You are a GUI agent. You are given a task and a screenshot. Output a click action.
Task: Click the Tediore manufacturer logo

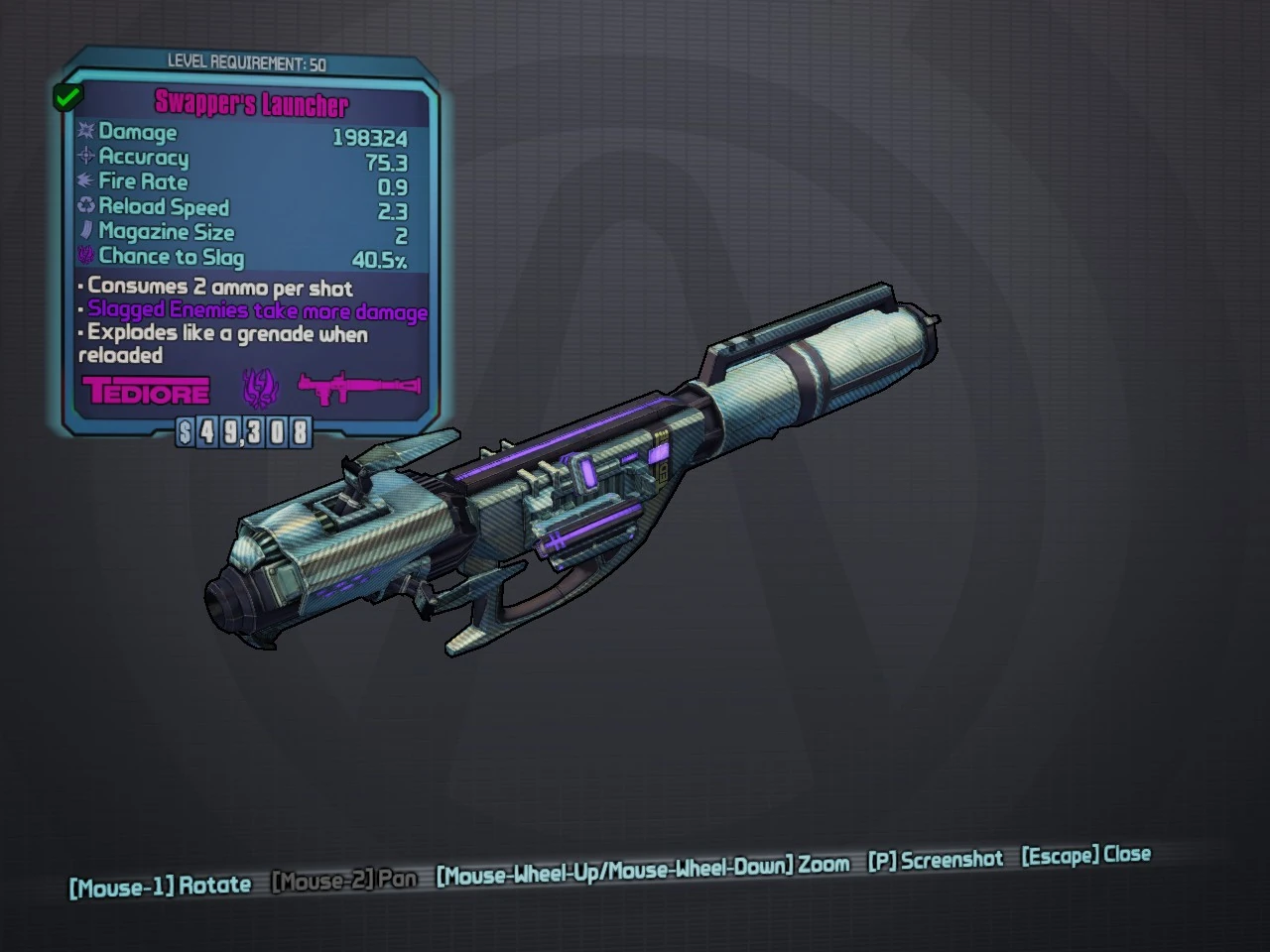pos(147,390)
